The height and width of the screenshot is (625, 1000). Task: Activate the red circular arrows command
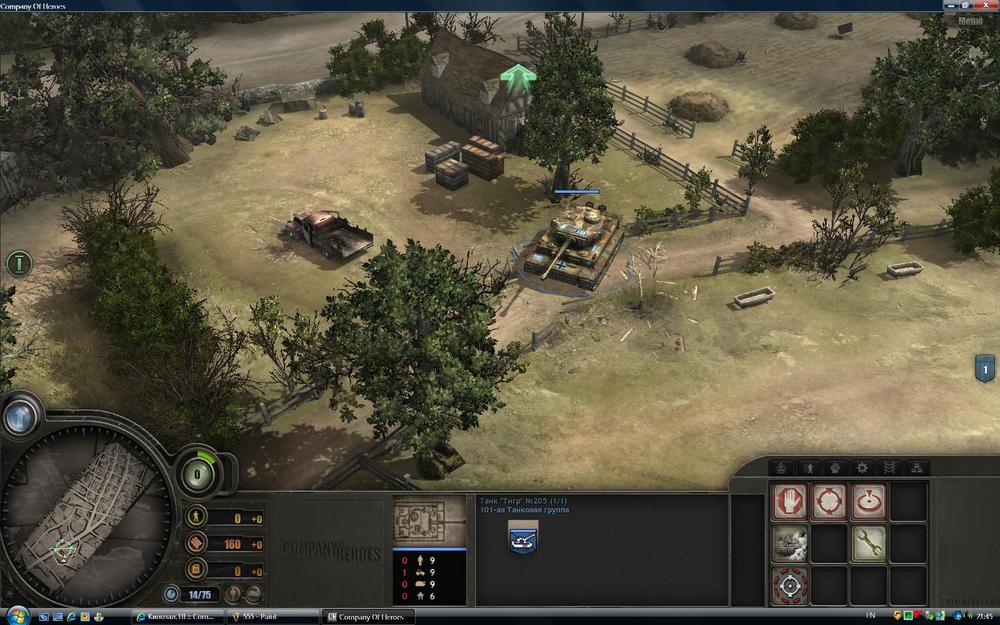[x=829, y=501]
